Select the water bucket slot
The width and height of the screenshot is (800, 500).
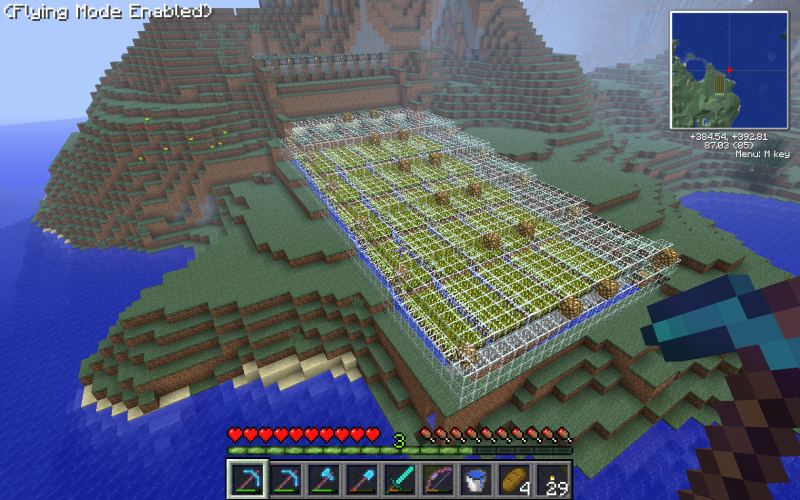coord(476,479)
